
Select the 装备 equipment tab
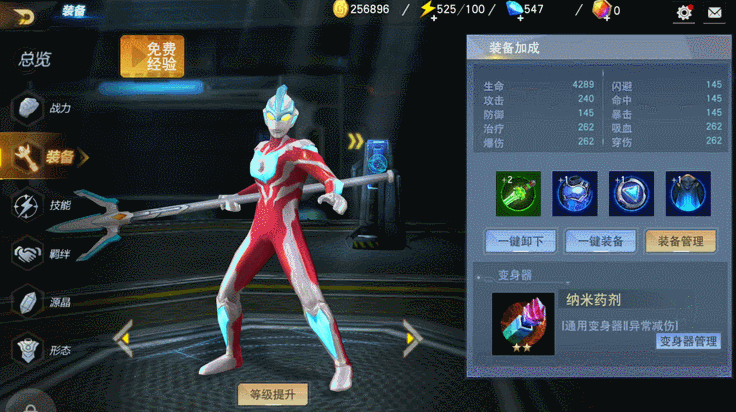coord(45,156)
